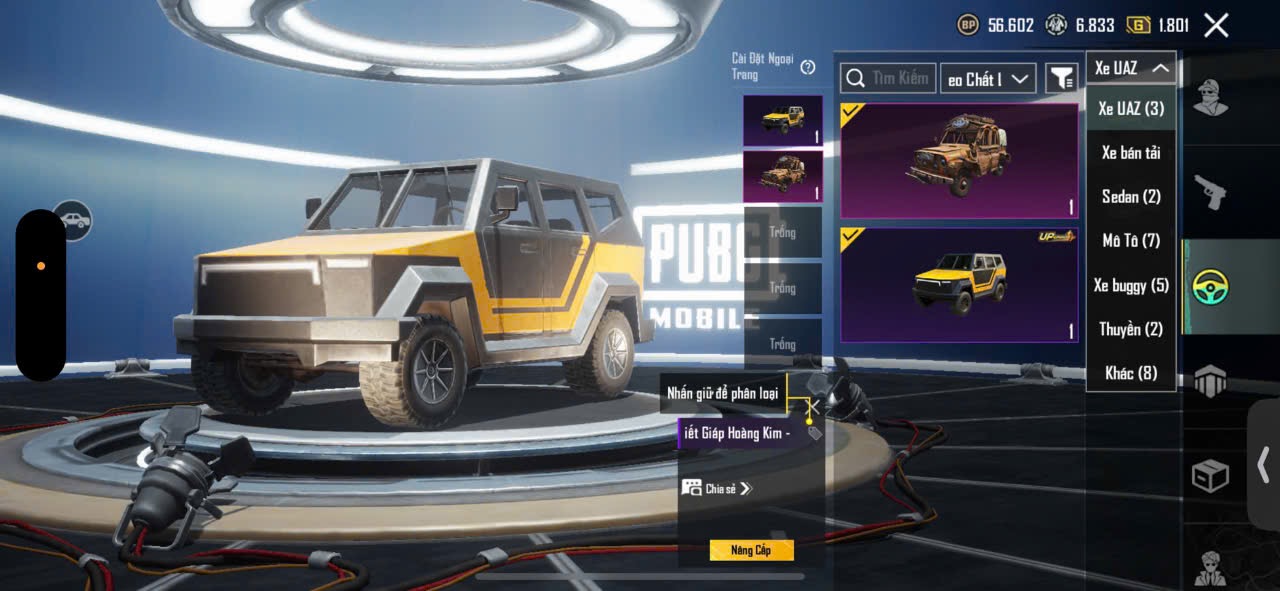Close the vehicle inventory screen
Viewport: 1280px width, 591px height.
click(x=1216, y=25)
